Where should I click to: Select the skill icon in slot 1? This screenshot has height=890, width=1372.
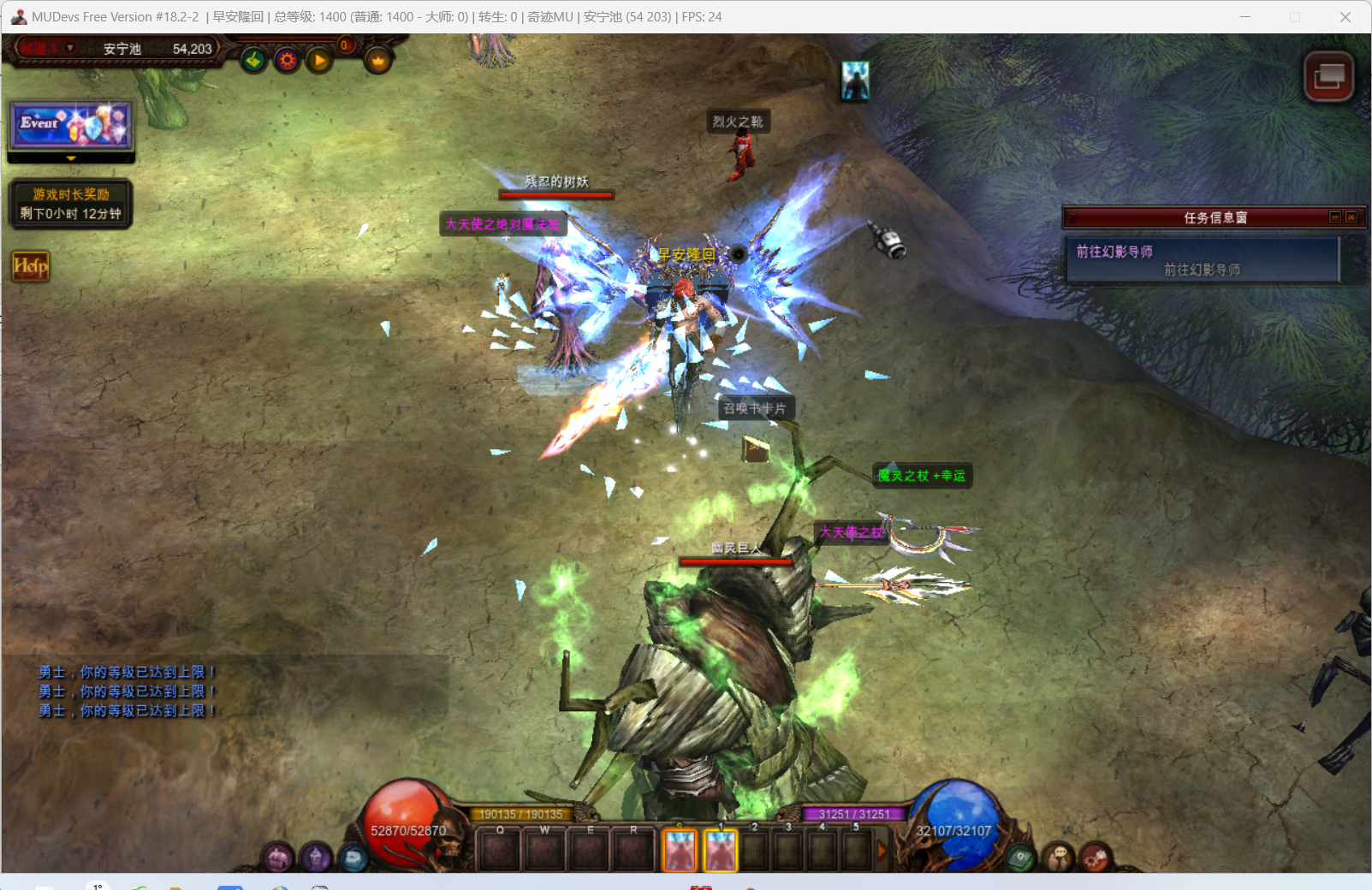pyautogui.click(x=721, y=850)
